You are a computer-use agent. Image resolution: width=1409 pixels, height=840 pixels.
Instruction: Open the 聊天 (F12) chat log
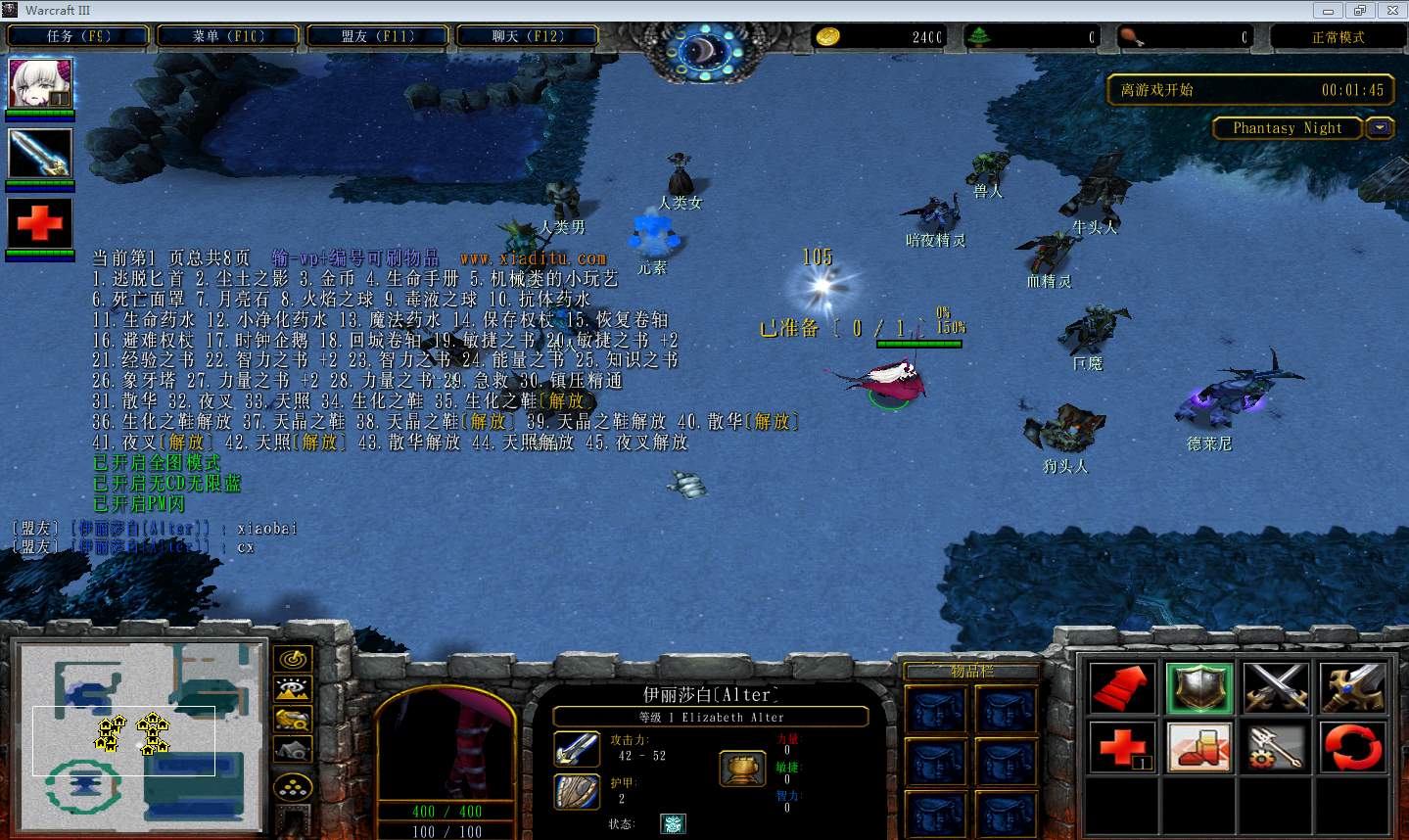point(528,36)
